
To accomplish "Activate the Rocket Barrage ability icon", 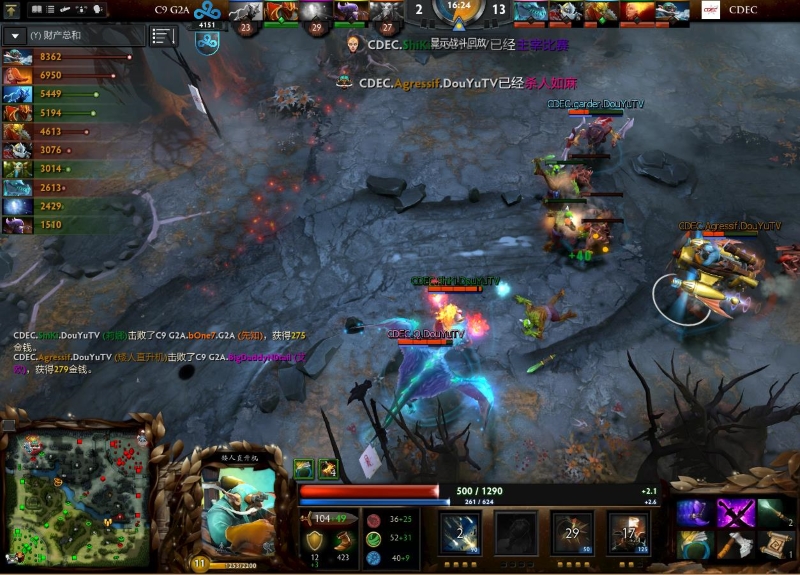I will click(x=458, y=532).
